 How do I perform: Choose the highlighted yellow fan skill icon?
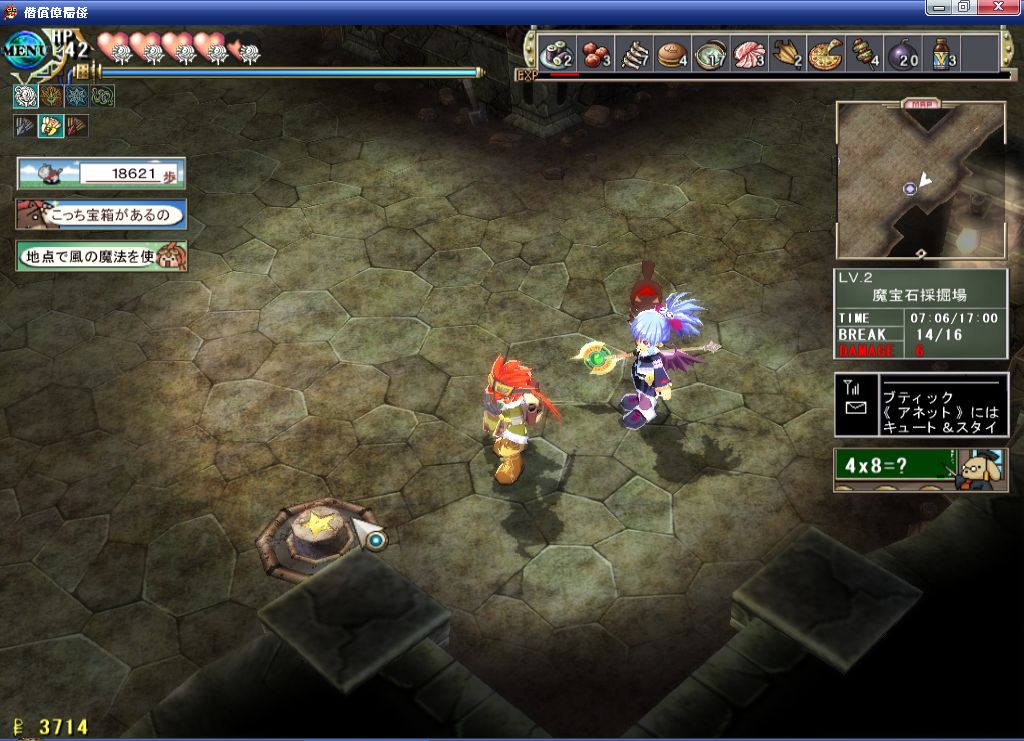[x=50, y=126]
